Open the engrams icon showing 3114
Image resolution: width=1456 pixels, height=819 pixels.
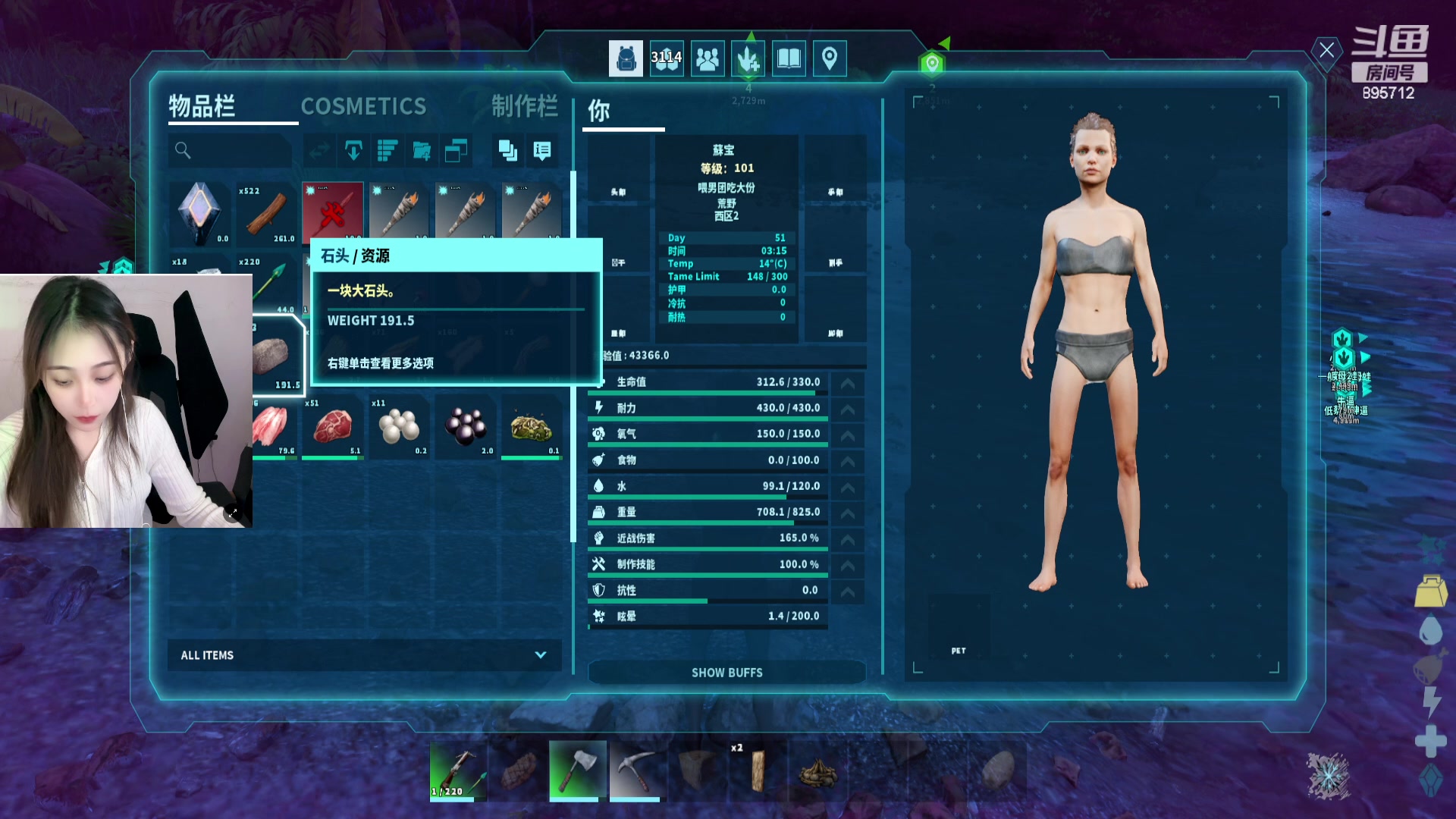point(666,58)
